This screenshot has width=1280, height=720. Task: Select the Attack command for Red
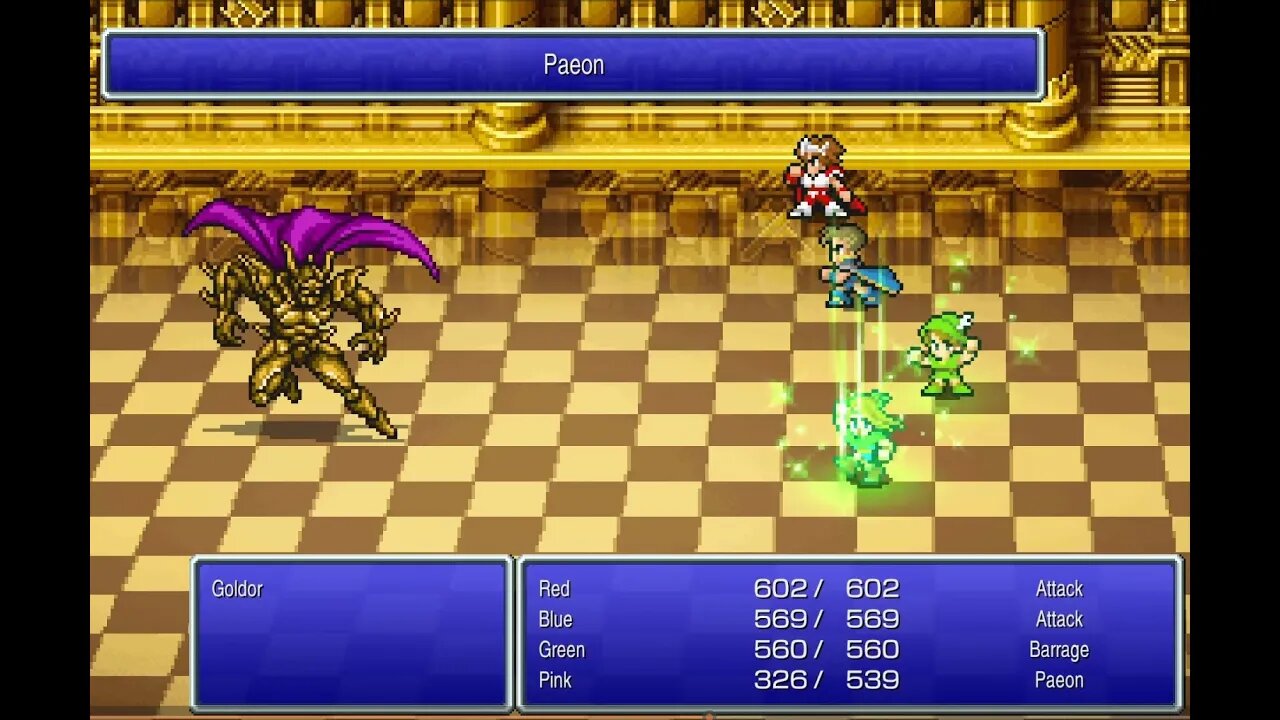[1059, 589]
